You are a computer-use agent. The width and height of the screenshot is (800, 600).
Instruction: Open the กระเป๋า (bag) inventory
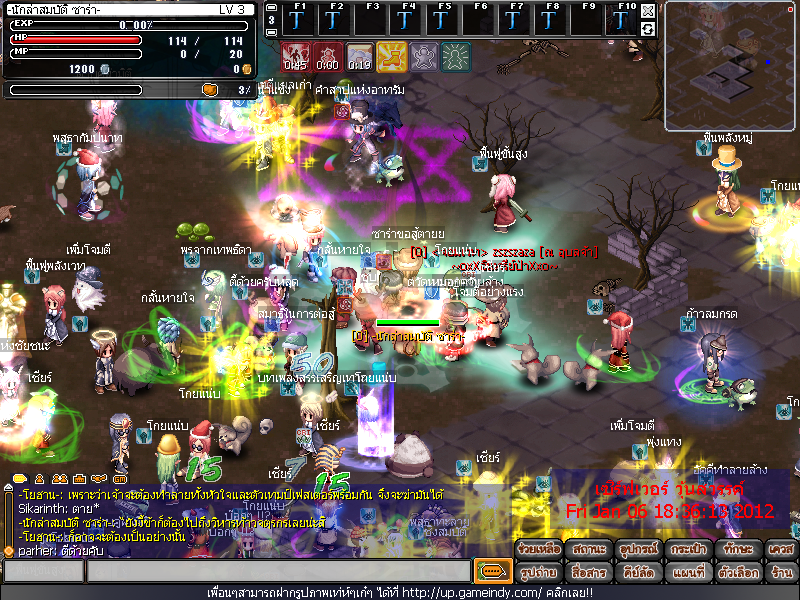pos(682,551)
